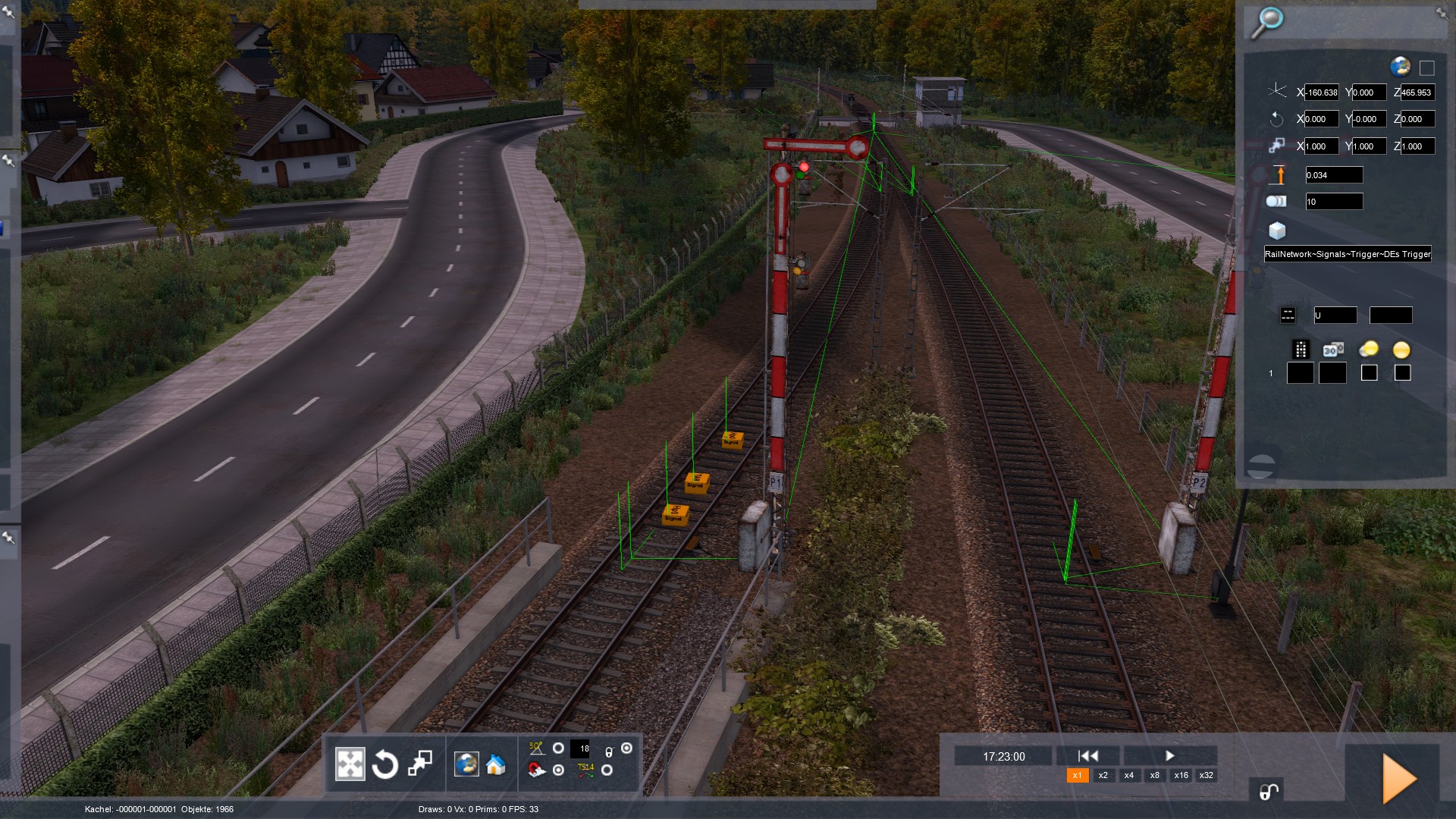This screenshot has height=819, width=1456.
Task: Open the magnifying glass search tool
Action: pyautogui.click(x=1266, y=22)
